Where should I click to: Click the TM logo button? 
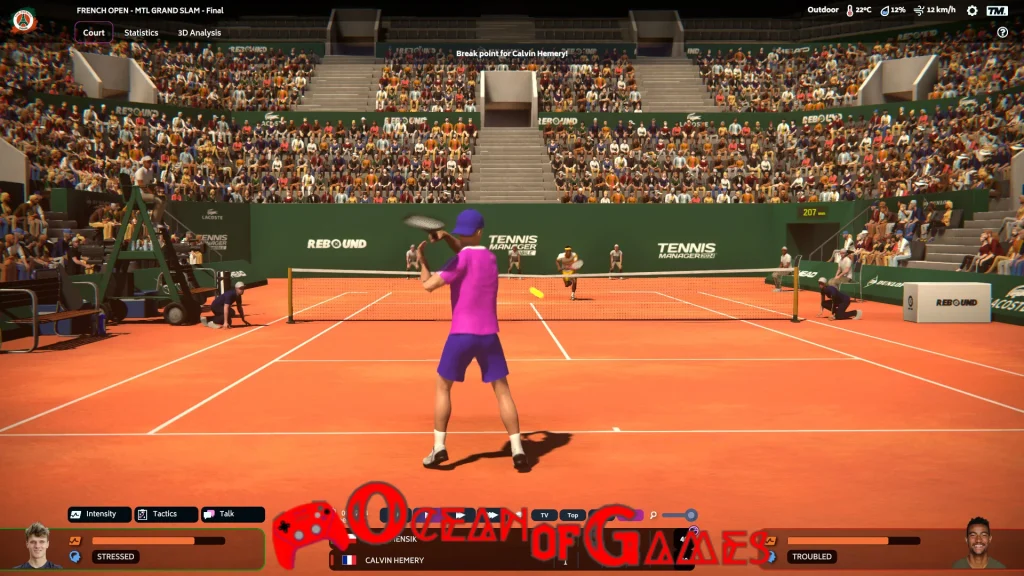pos(997,11)
